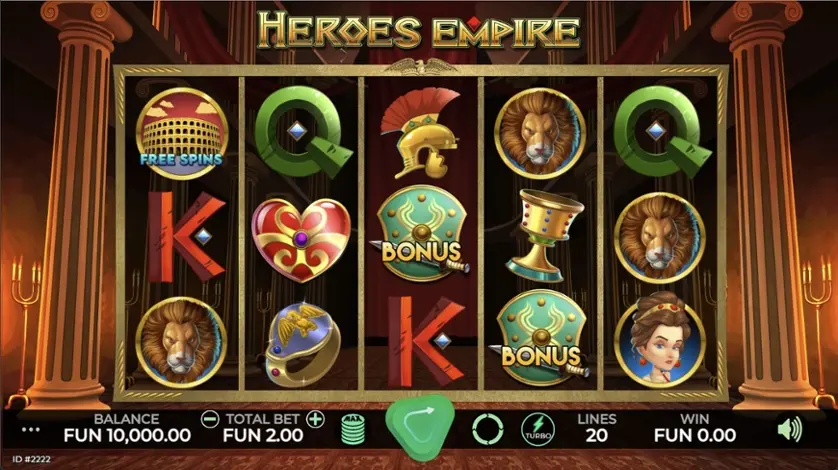Open the coin stack bet settings
The width and height of the screenshot is (838, 470).
[x=352, y=429]
